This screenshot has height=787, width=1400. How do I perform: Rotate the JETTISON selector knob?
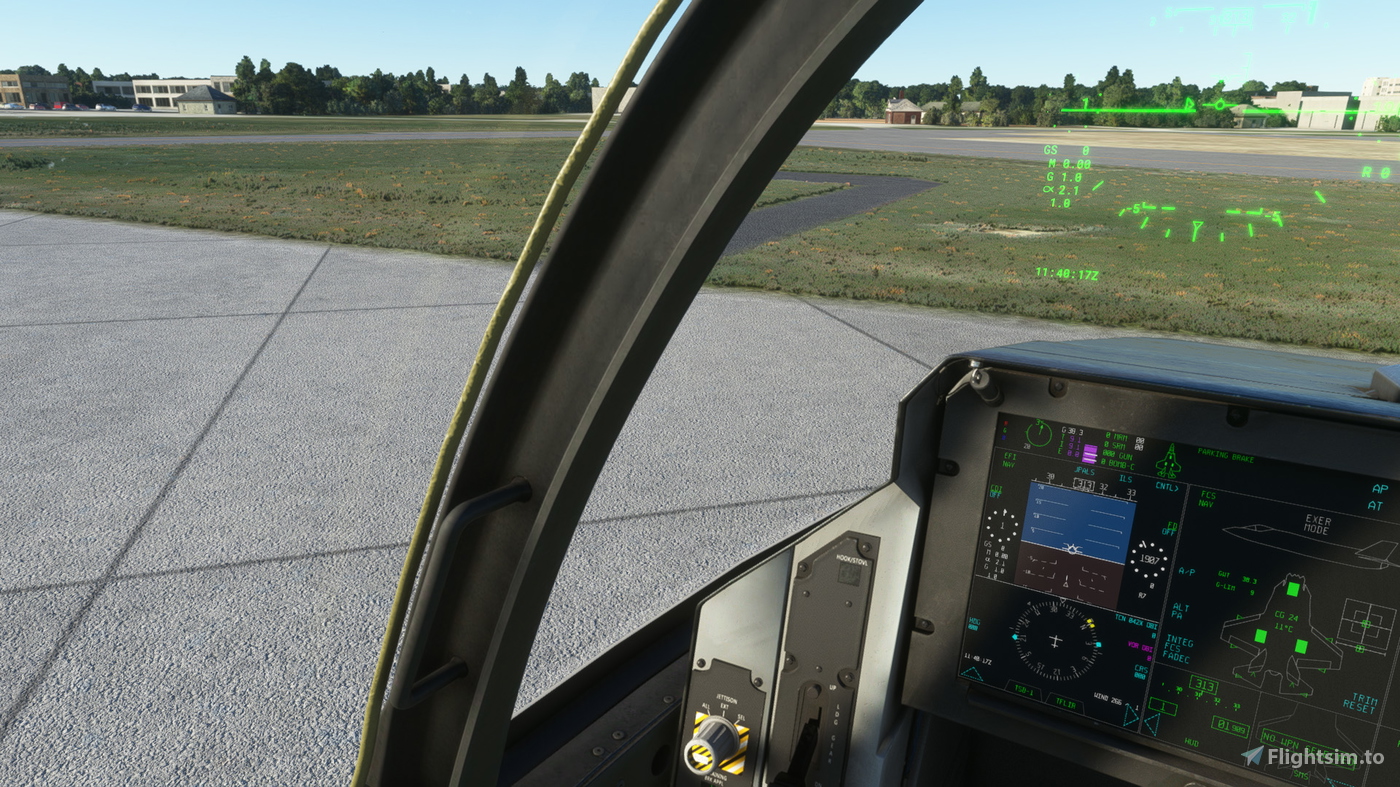point(717,739)
